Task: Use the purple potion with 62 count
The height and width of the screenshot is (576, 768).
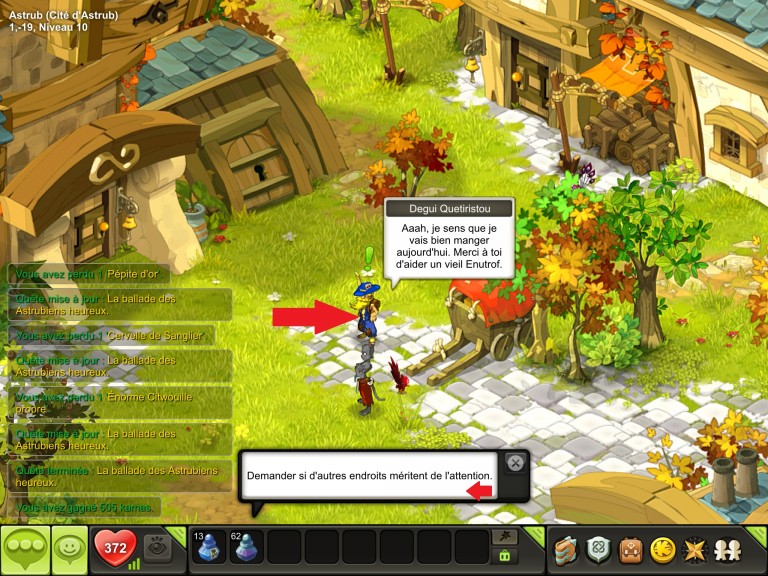Action: (x=247, y=547)
